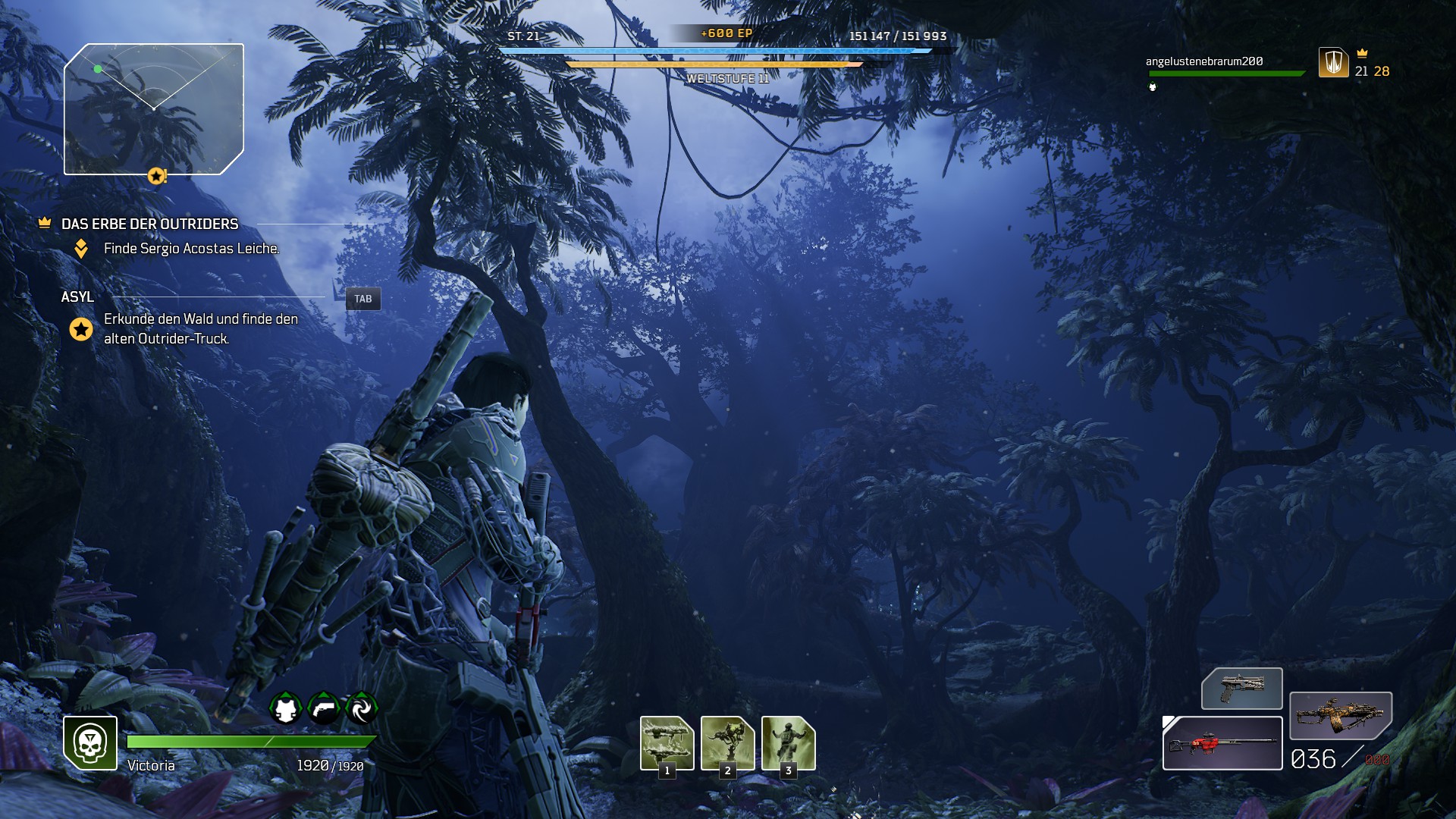Screen dimensions: 1456x819
Task: Inspect the revolver weapon buff icon
Action: point(324,709)
